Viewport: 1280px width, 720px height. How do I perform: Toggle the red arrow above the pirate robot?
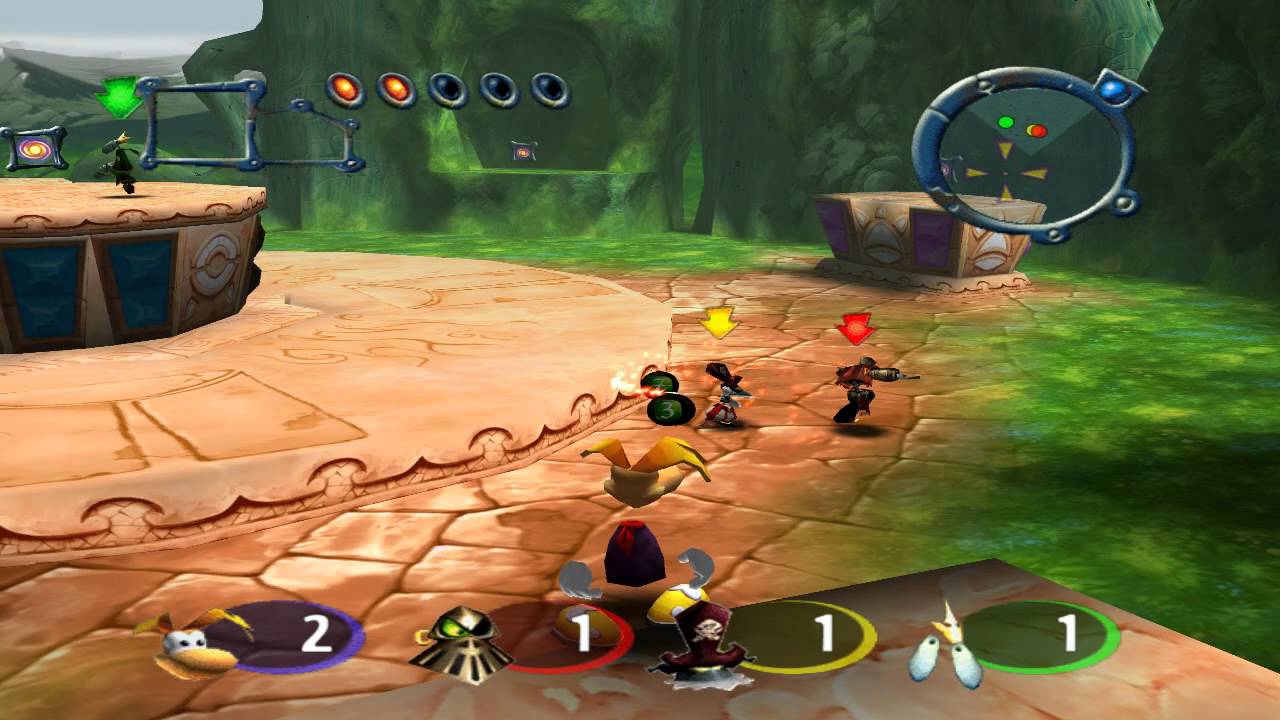[853, 326]
